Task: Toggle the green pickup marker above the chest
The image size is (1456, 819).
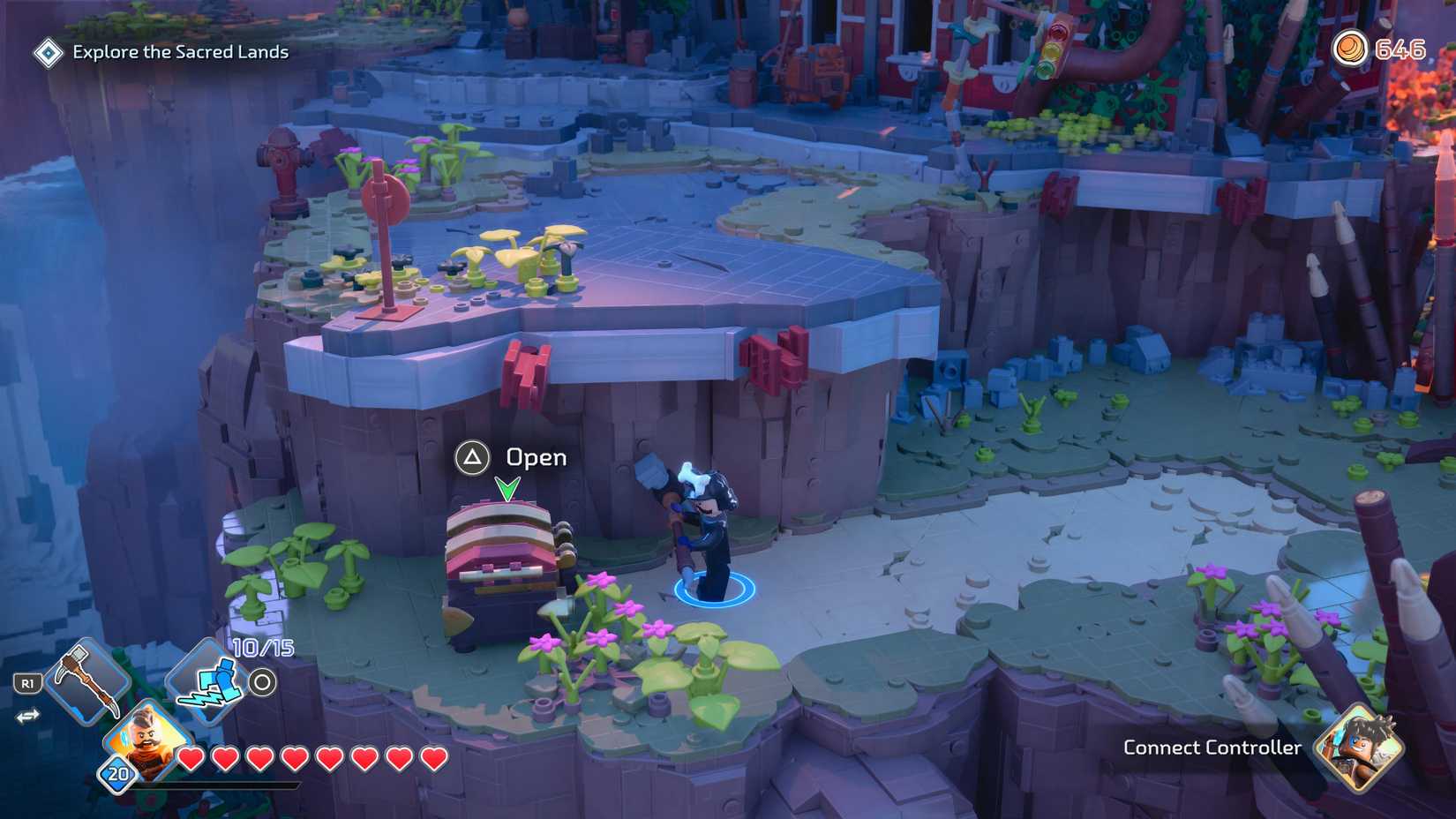Action: 506,486
